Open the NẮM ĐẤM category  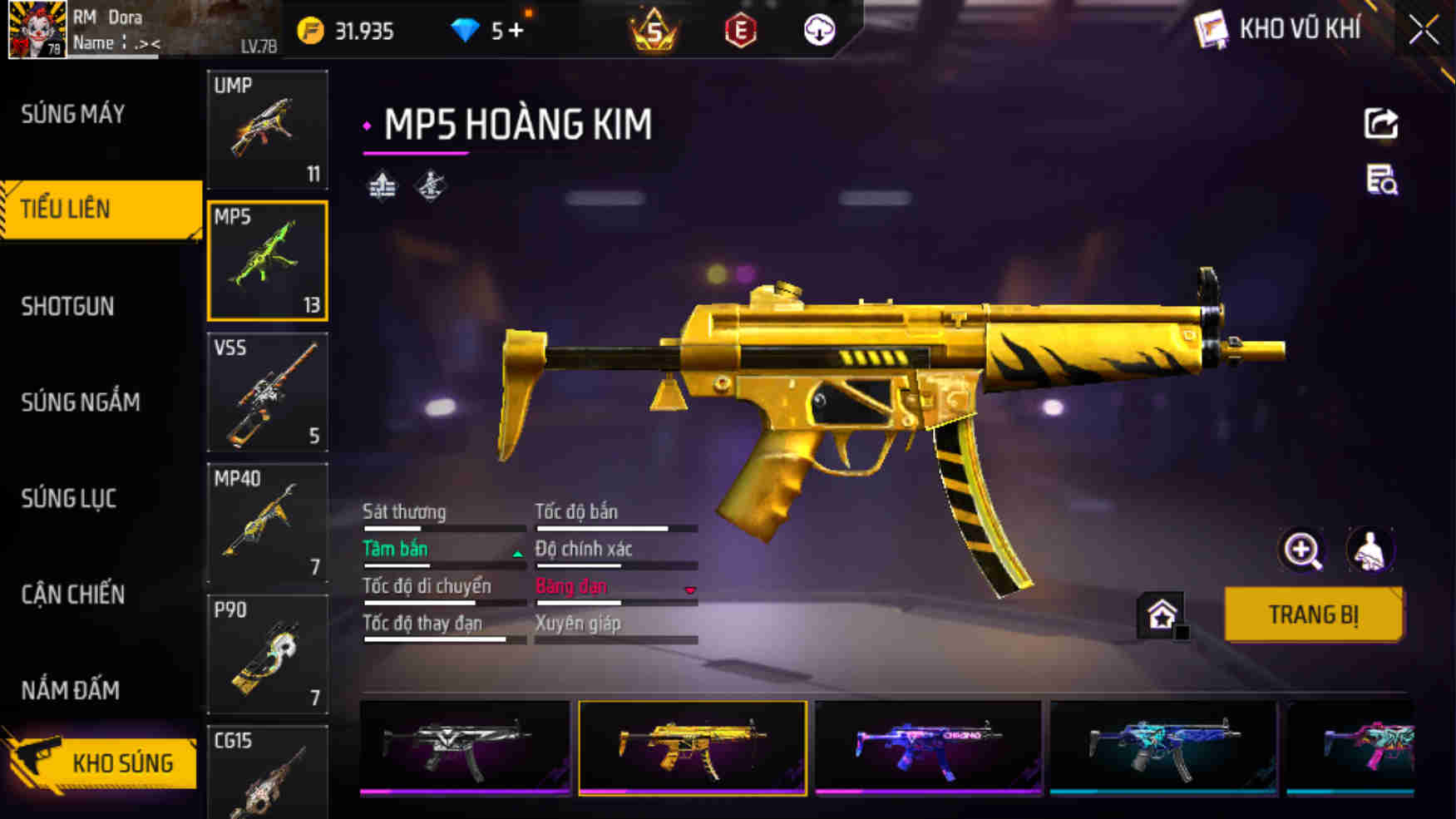pyautogui.click(x=71, y=690)
